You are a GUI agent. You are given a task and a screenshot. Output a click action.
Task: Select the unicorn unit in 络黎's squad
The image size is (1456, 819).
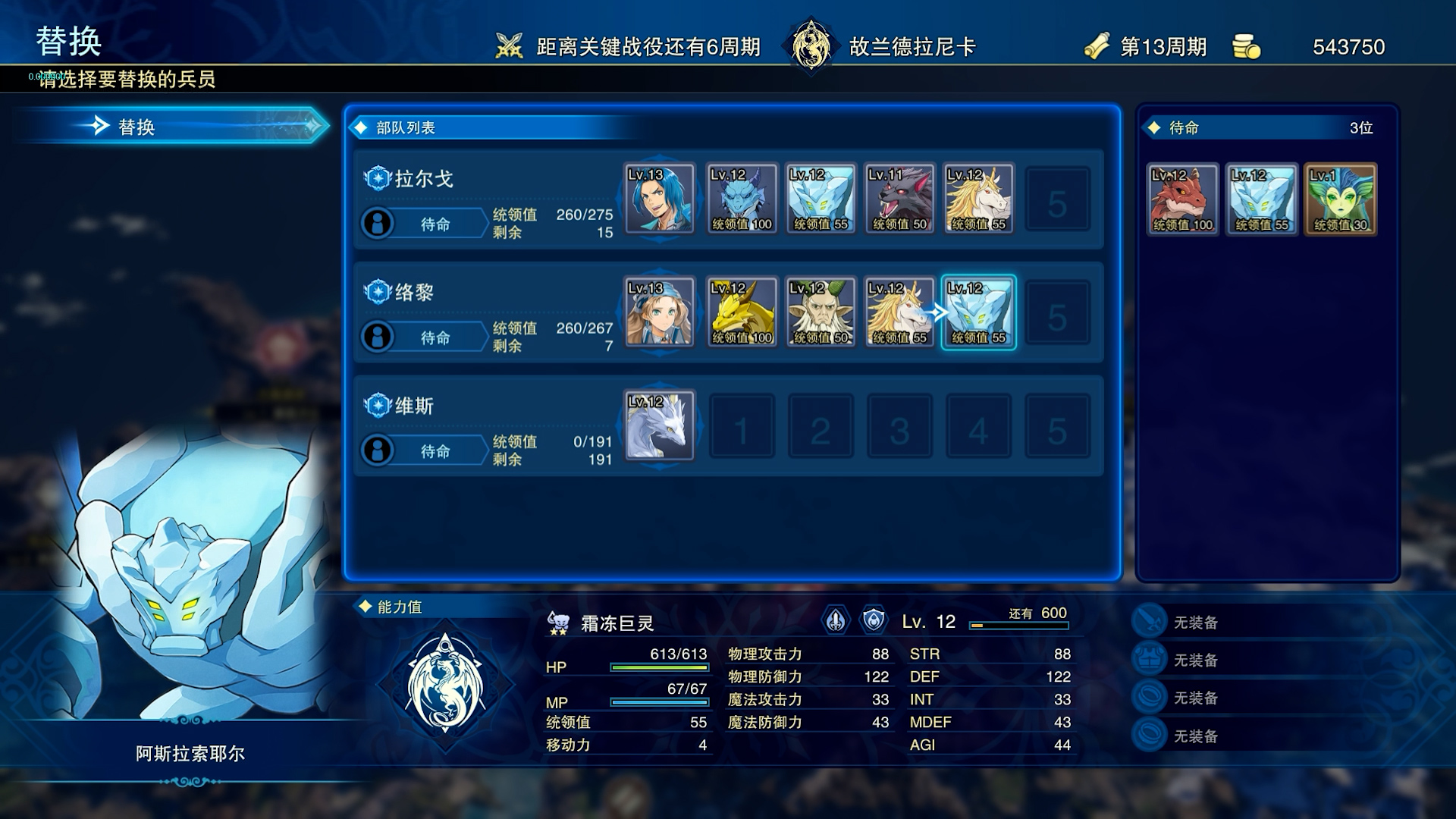899,312
